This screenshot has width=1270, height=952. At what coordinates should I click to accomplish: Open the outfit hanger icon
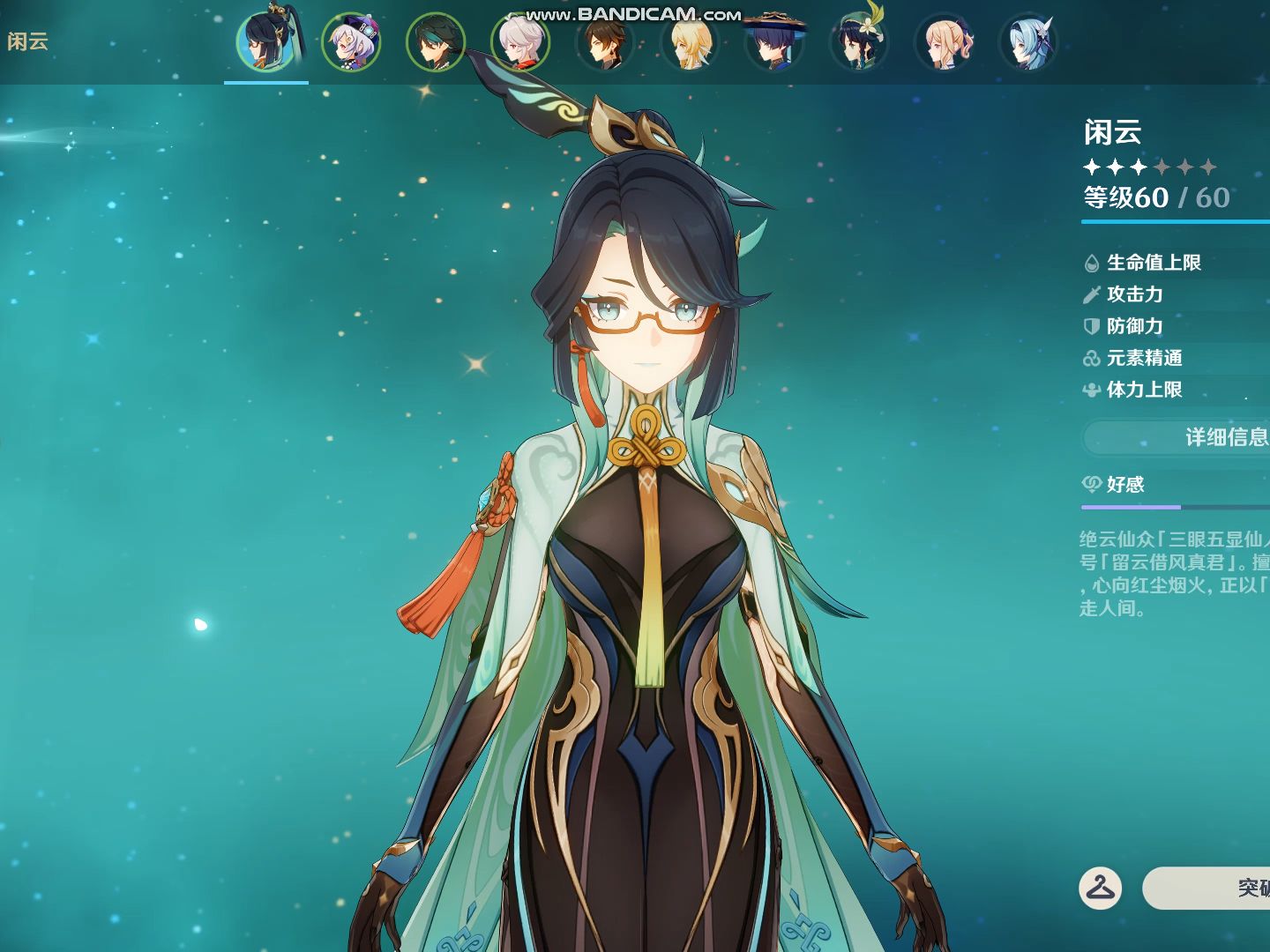click(1100, 888)
